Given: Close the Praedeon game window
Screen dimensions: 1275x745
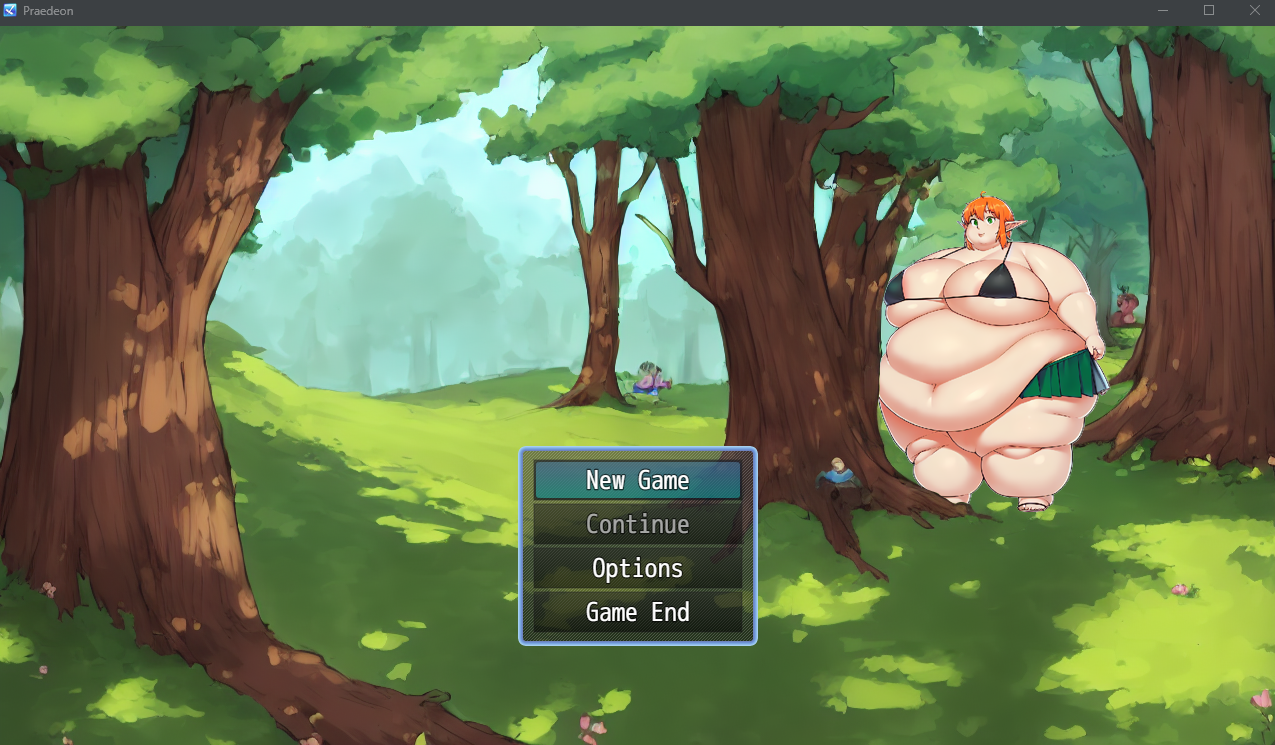Looking at the screenshot, I should click(x=1255, y=10).
